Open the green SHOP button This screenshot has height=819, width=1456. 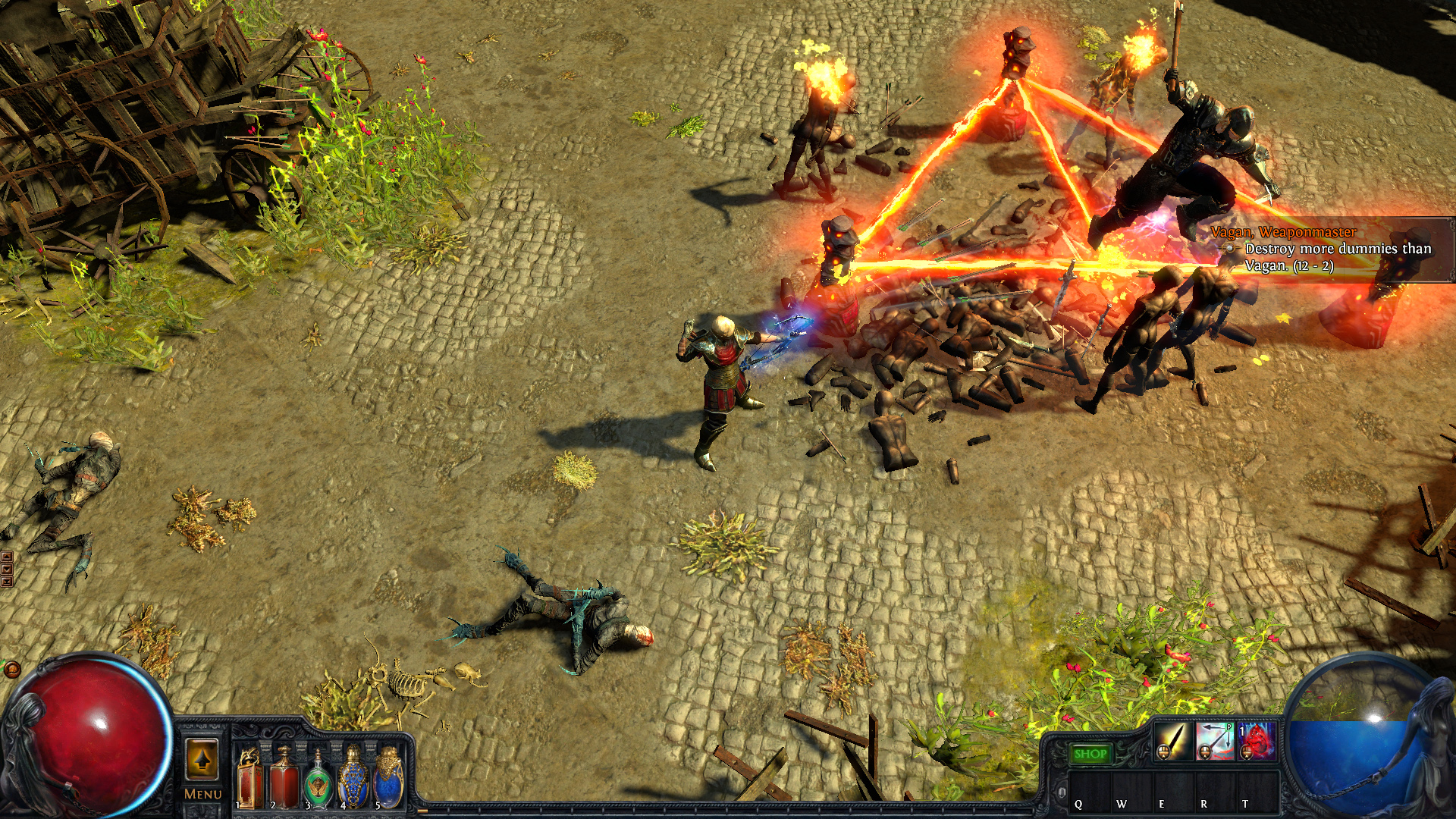coord(1092,753)
